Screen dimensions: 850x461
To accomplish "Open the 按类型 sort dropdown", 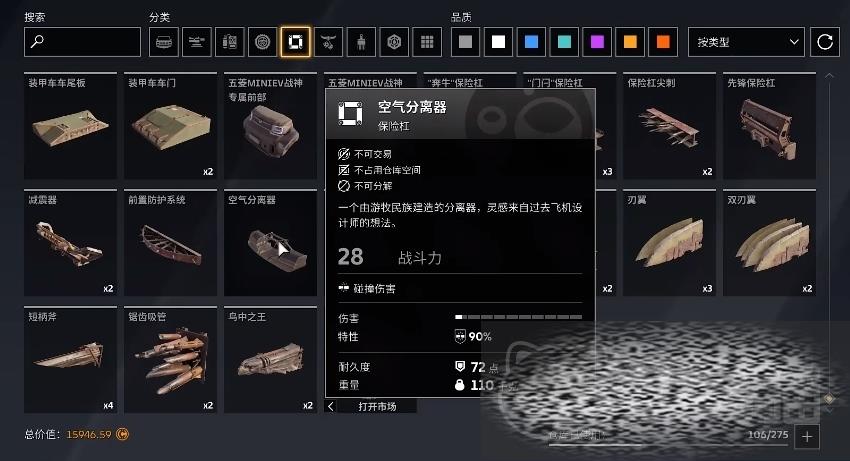I will (x=746, y=42).
